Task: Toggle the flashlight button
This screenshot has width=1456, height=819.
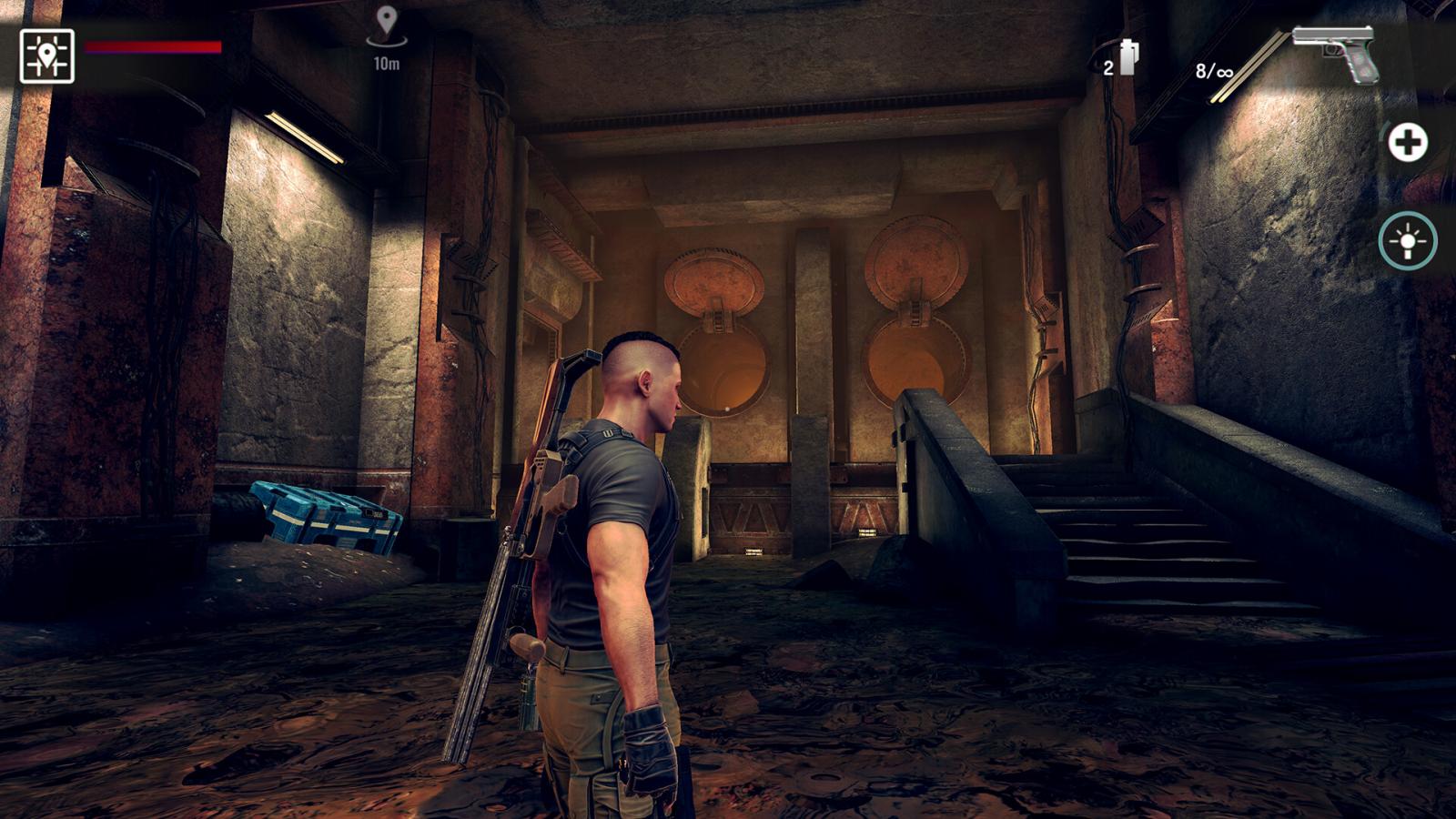Action: tap(1407, 241)
